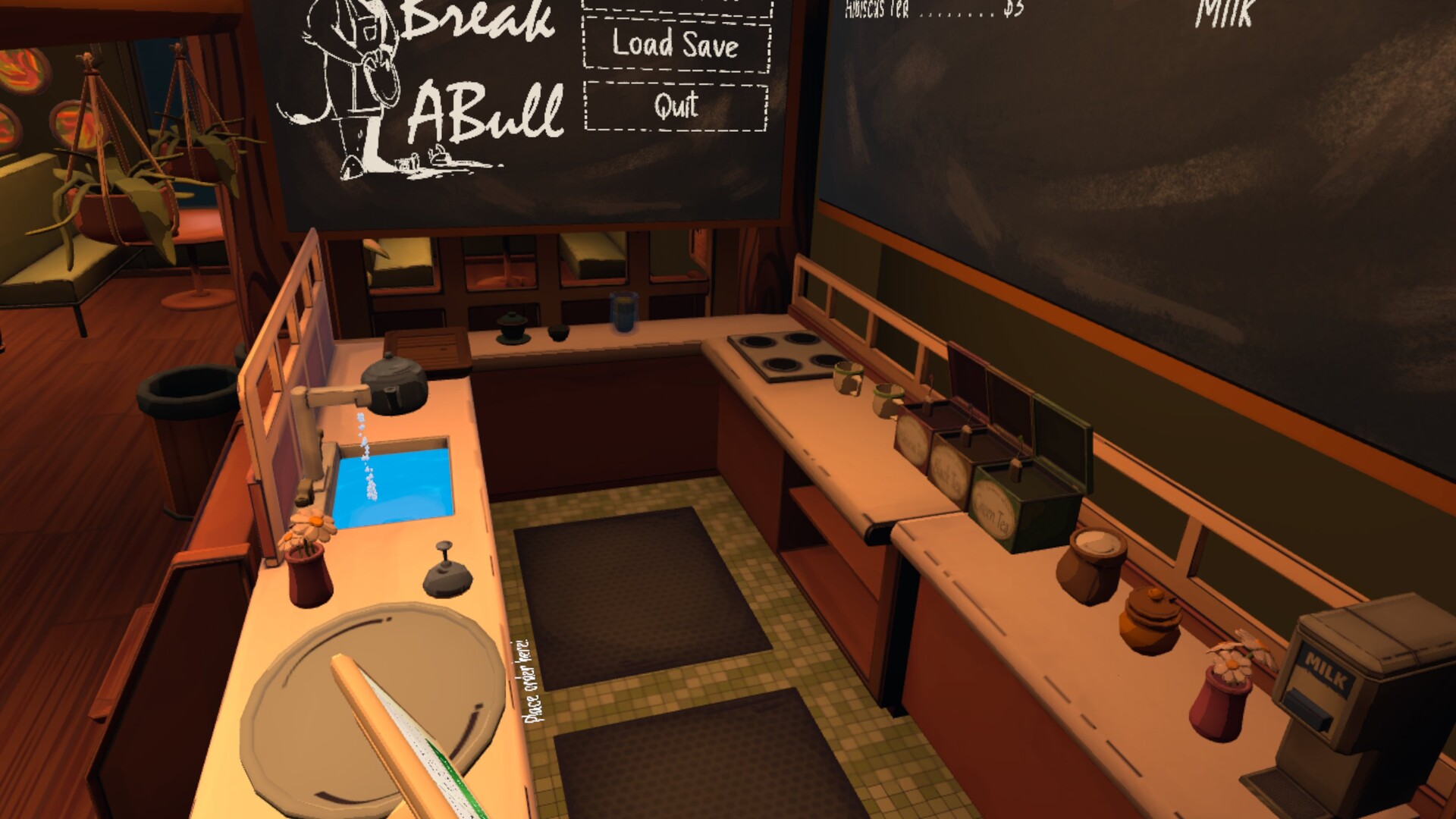Click the Quit button

pos(675,106)
